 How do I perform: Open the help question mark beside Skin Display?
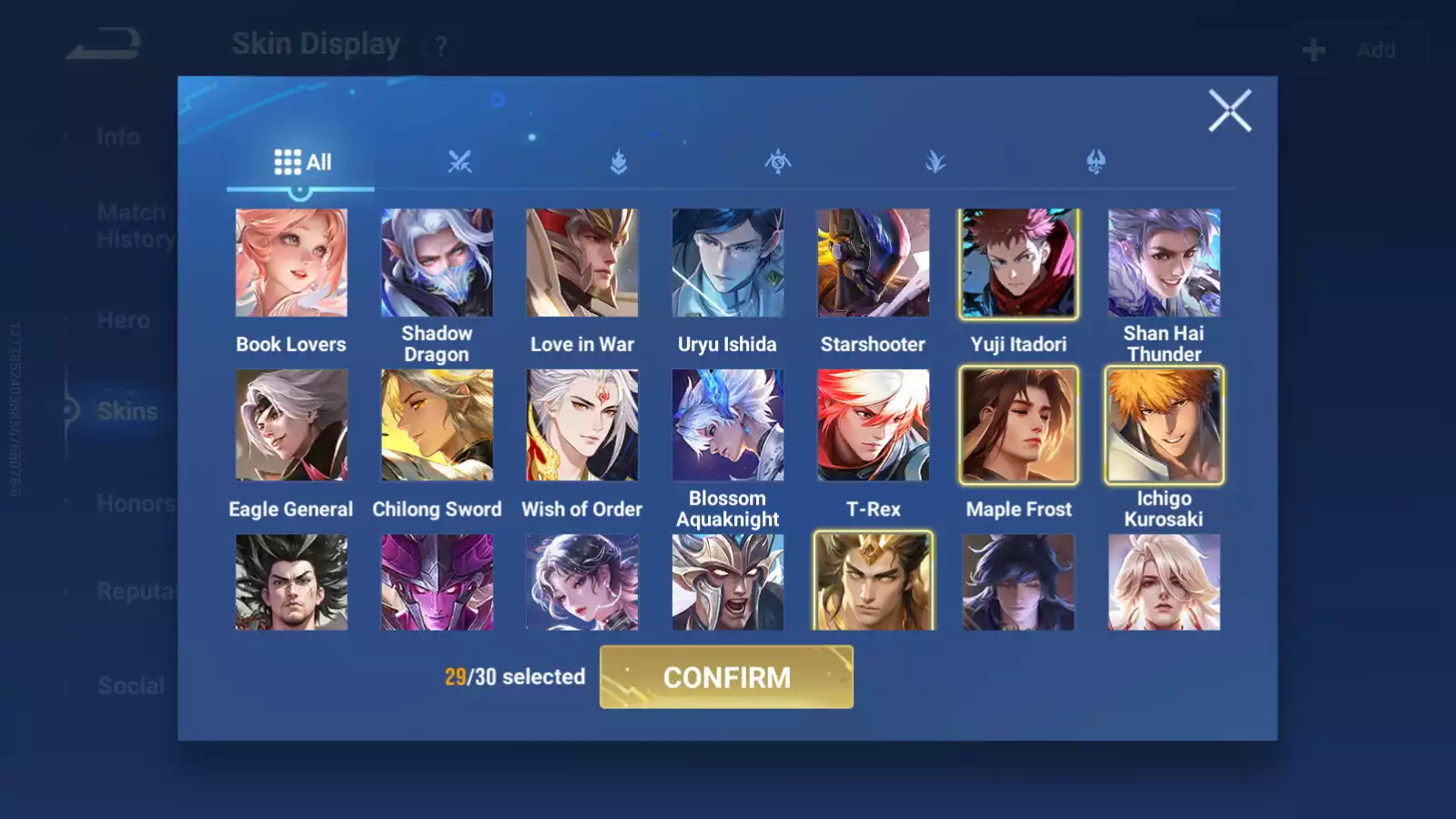coord(440,47)
